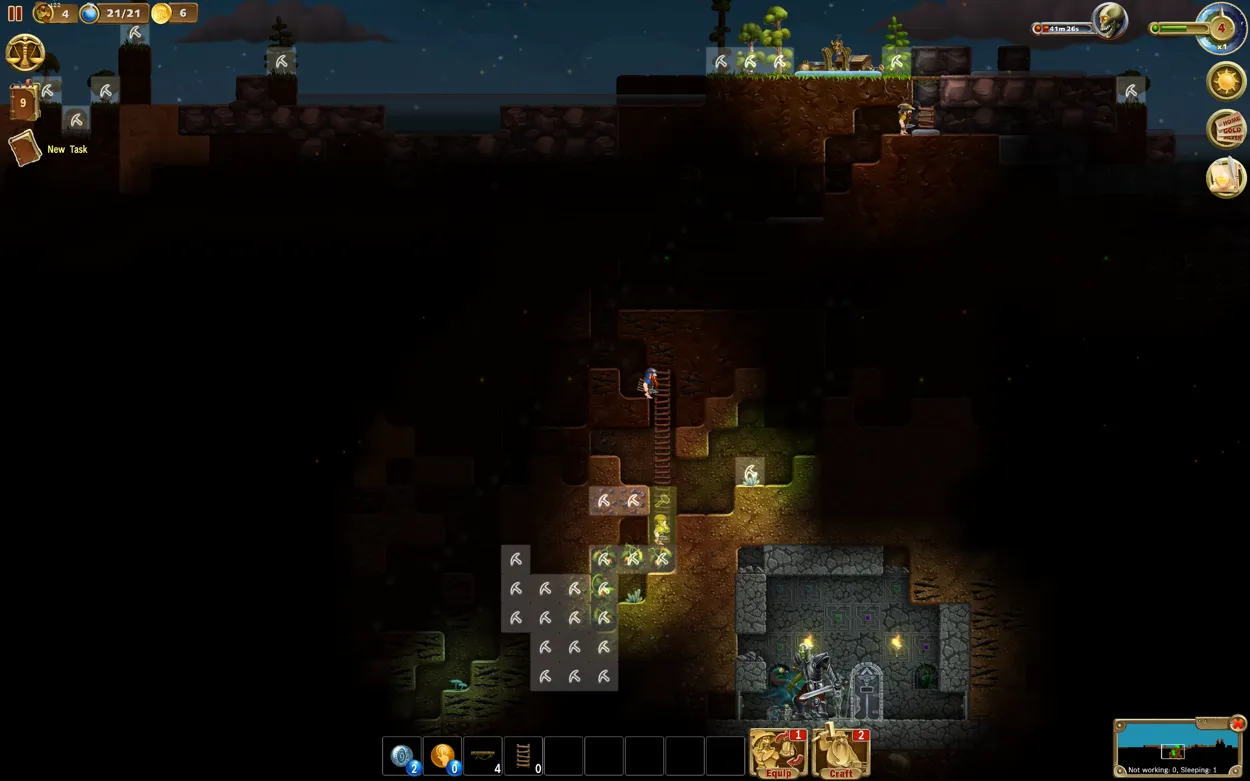
Task: Click the level 4 world globe
Action: pos(1220,28)
